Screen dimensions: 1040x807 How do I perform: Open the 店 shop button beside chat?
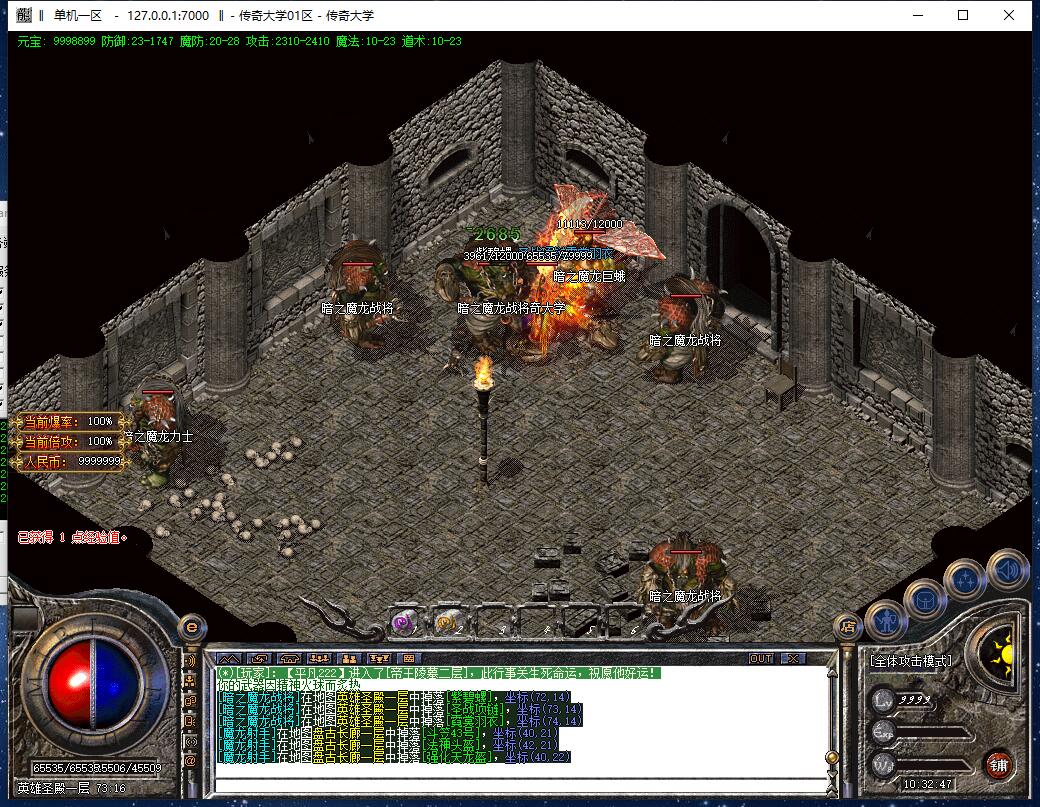tap(848, 627)
